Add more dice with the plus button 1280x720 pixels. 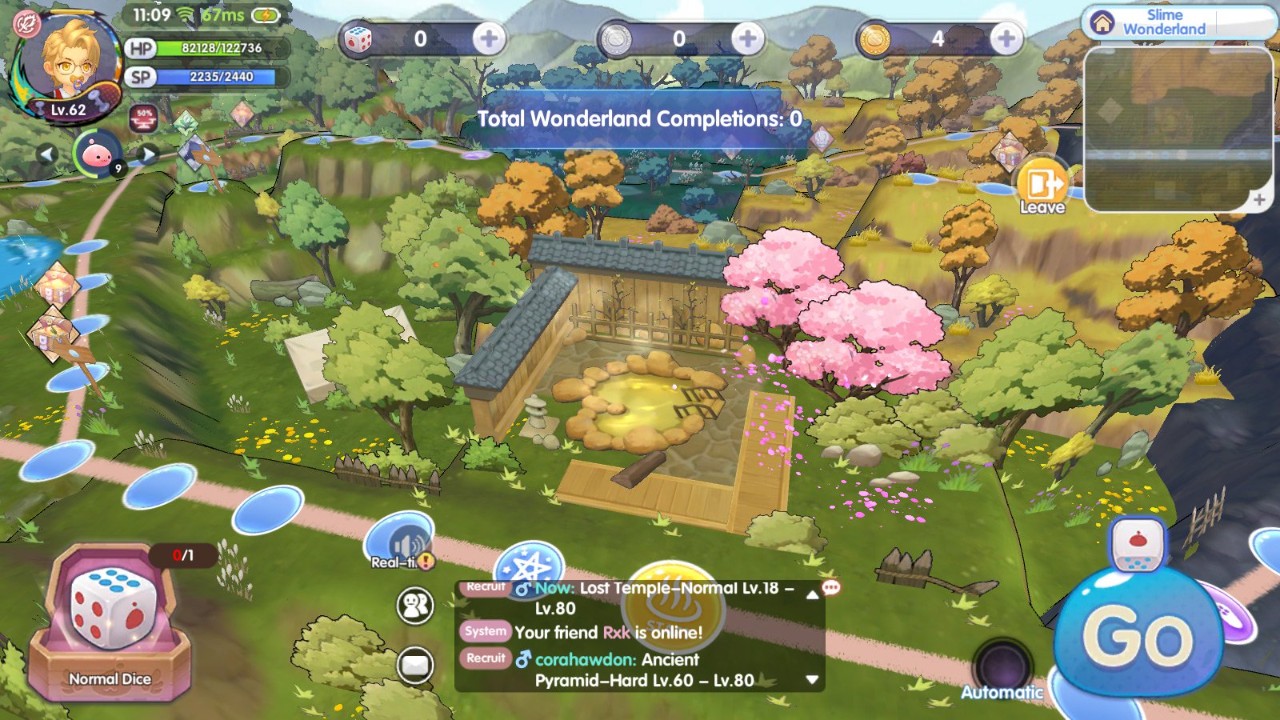click(x=488, y=39)
